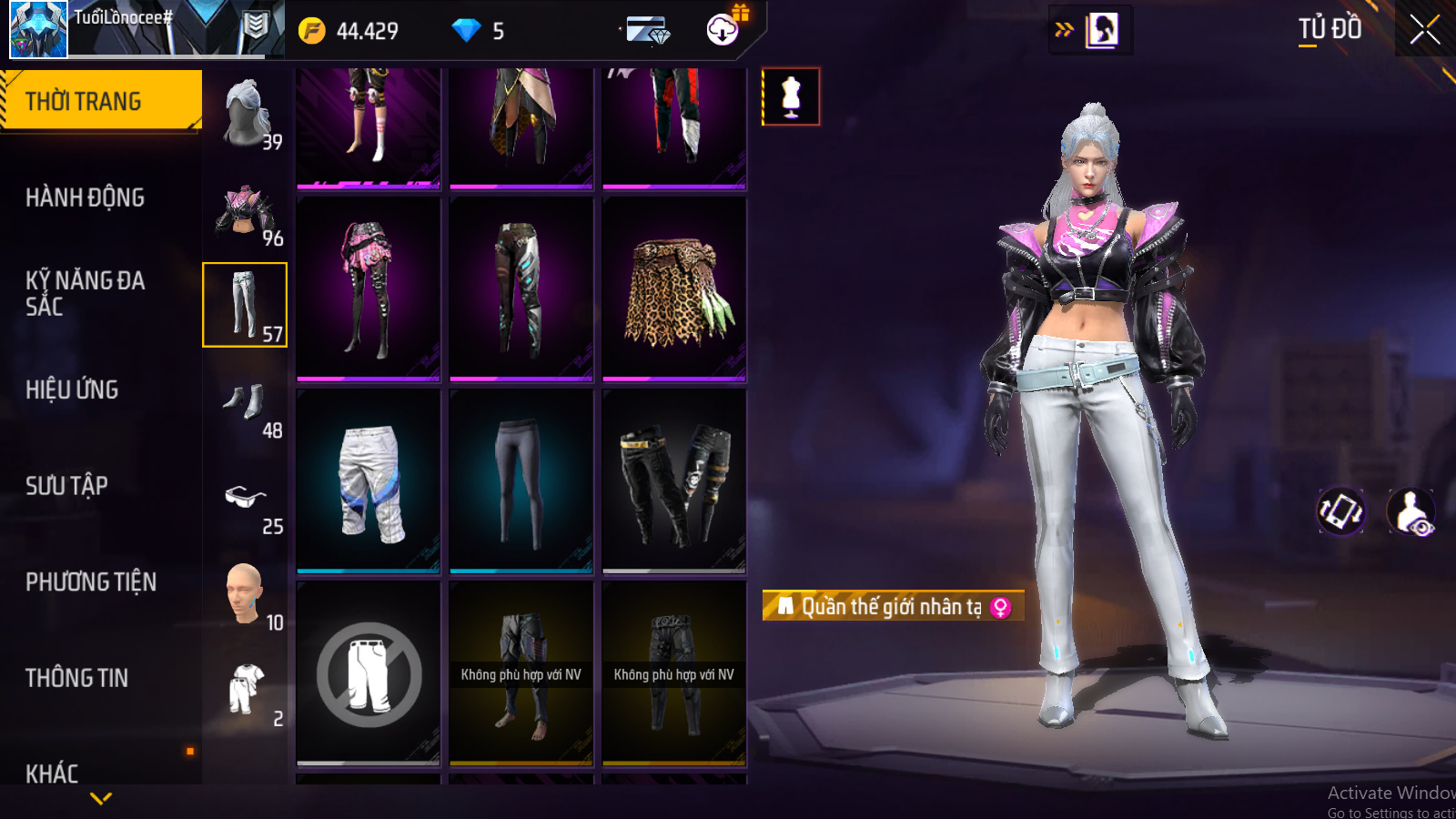
Task: Select the HIỆU ỨNG menu entry
Action: [72, 389]
